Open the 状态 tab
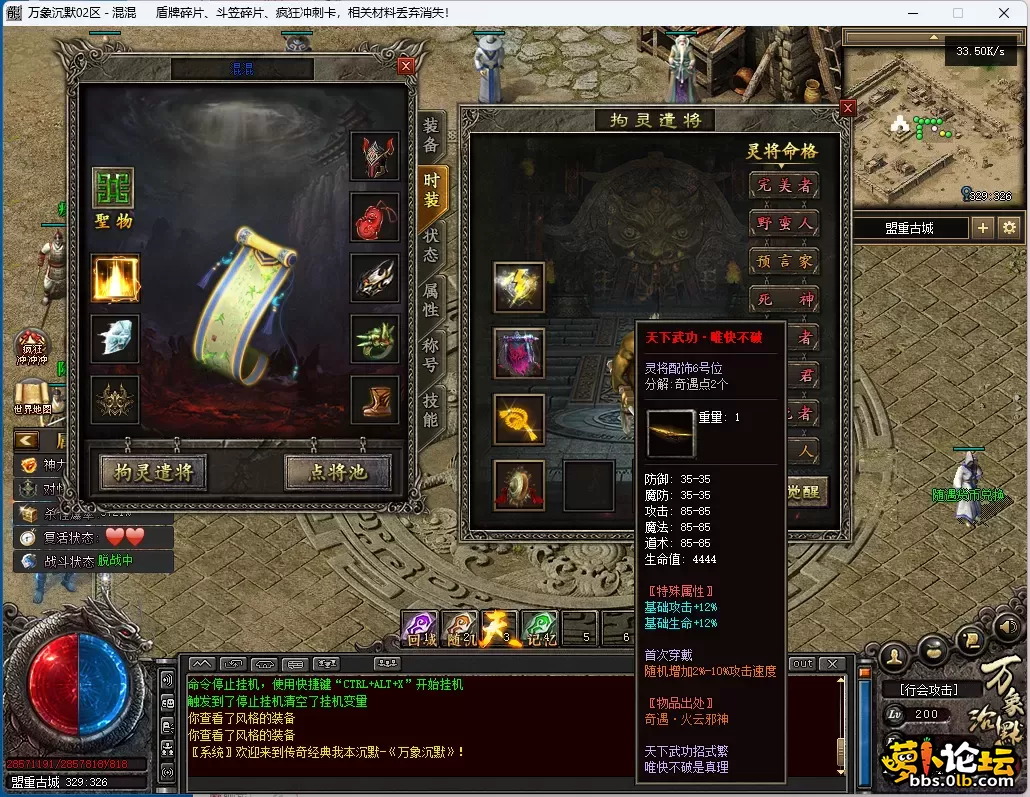The image size is (1030, 797). click(x=431, y=245)
